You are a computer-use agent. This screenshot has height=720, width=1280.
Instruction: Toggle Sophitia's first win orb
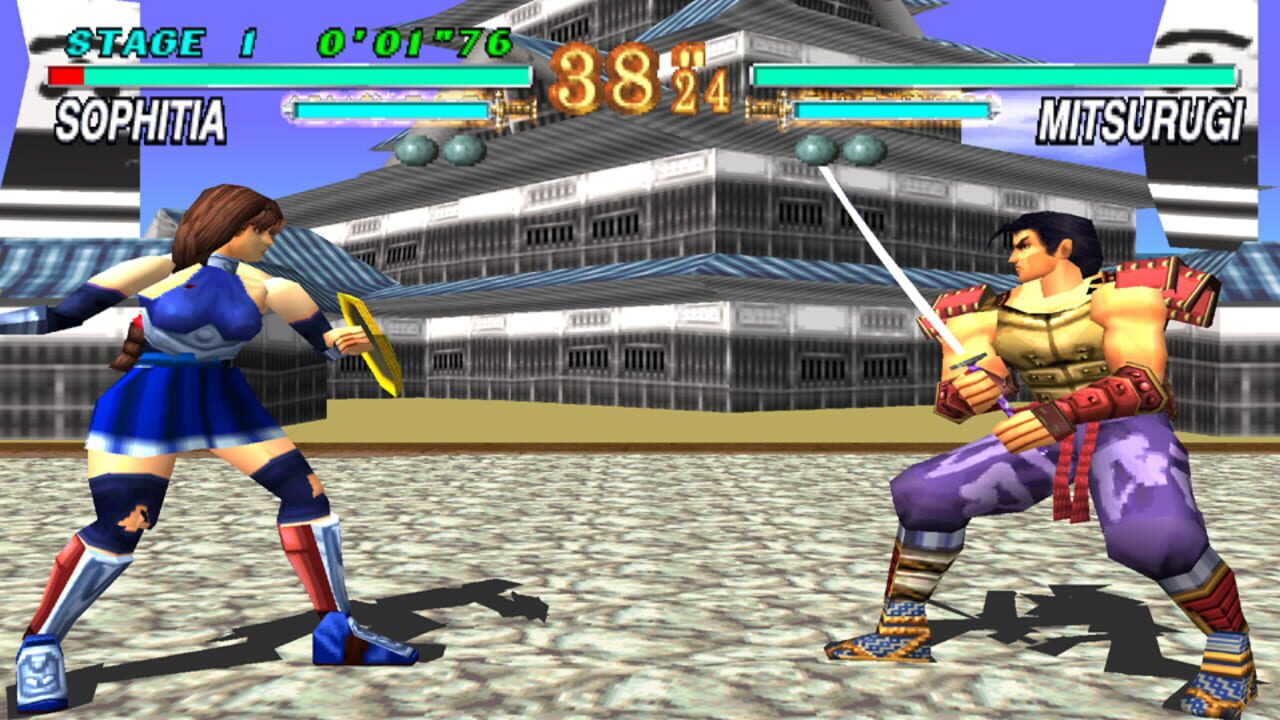coord(415,150)
